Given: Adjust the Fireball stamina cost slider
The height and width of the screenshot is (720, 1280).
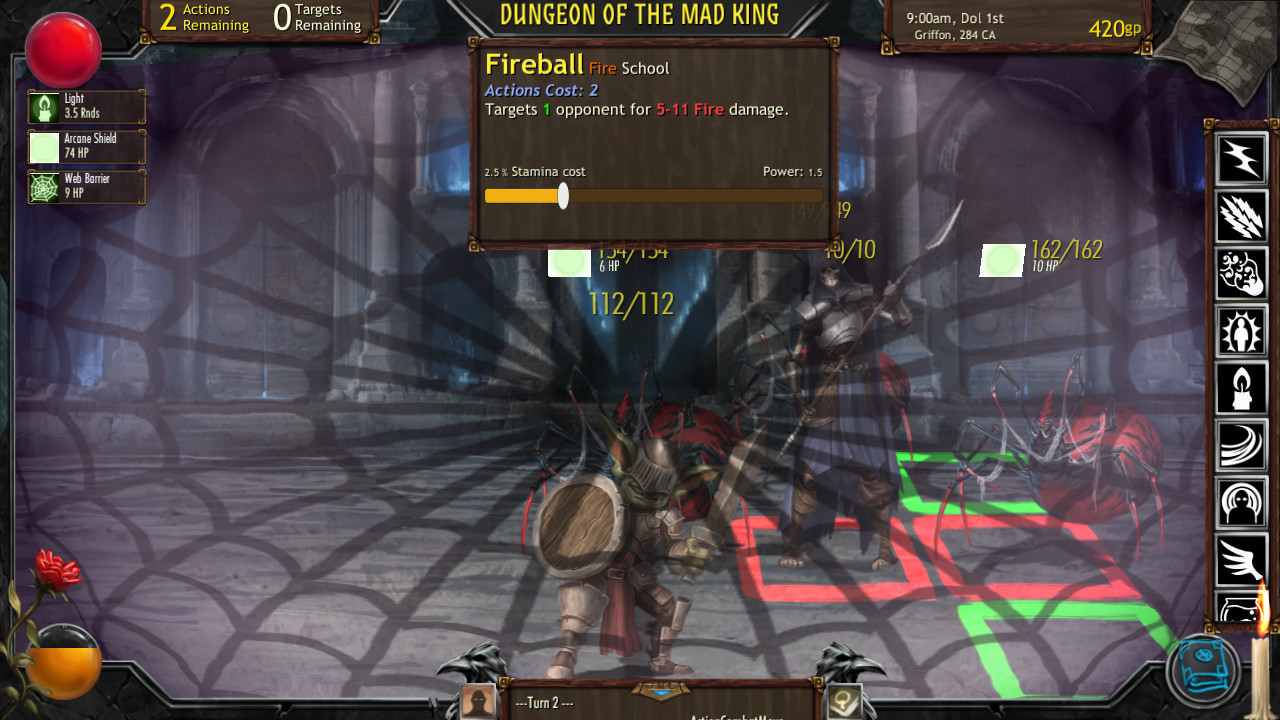Looking at the screenshot, I should point(562,197).
